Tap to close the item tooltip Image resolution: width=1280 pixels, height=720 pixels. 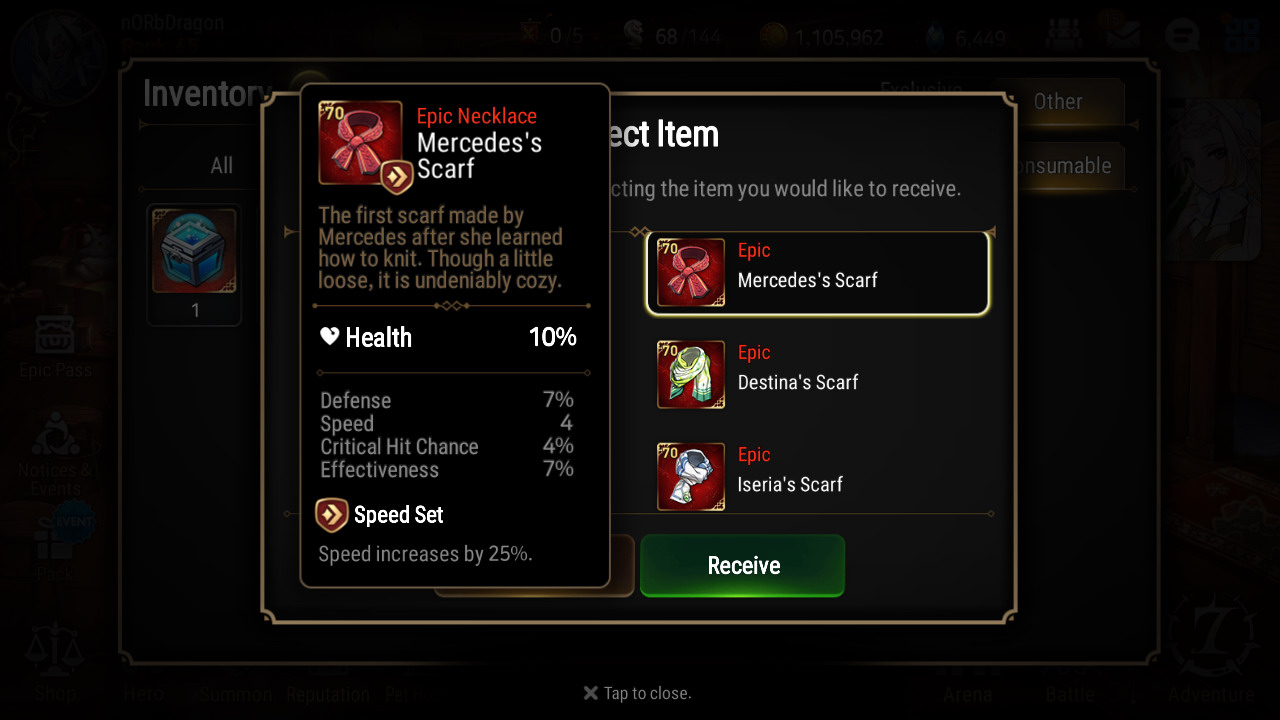click(x=638, y=693)
